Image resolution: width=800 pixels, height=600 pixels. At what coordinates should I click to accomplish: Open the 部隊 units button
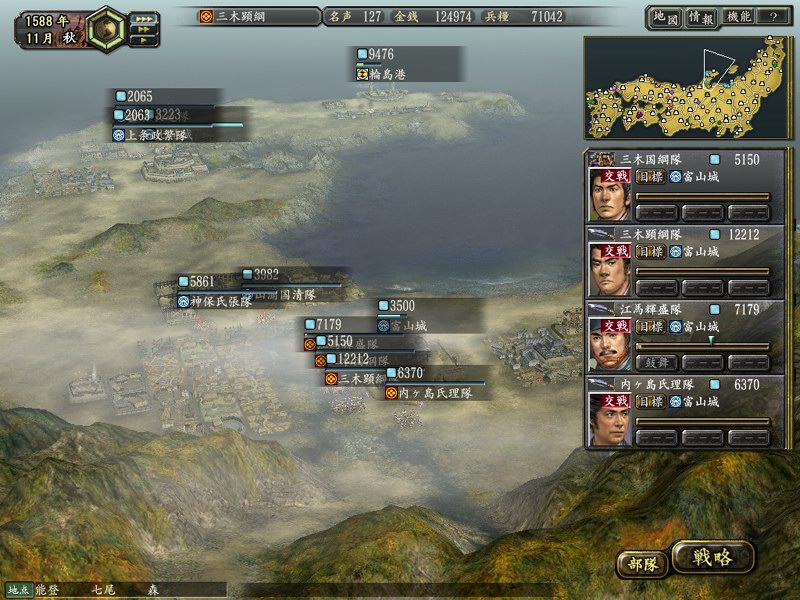point(641,563)
